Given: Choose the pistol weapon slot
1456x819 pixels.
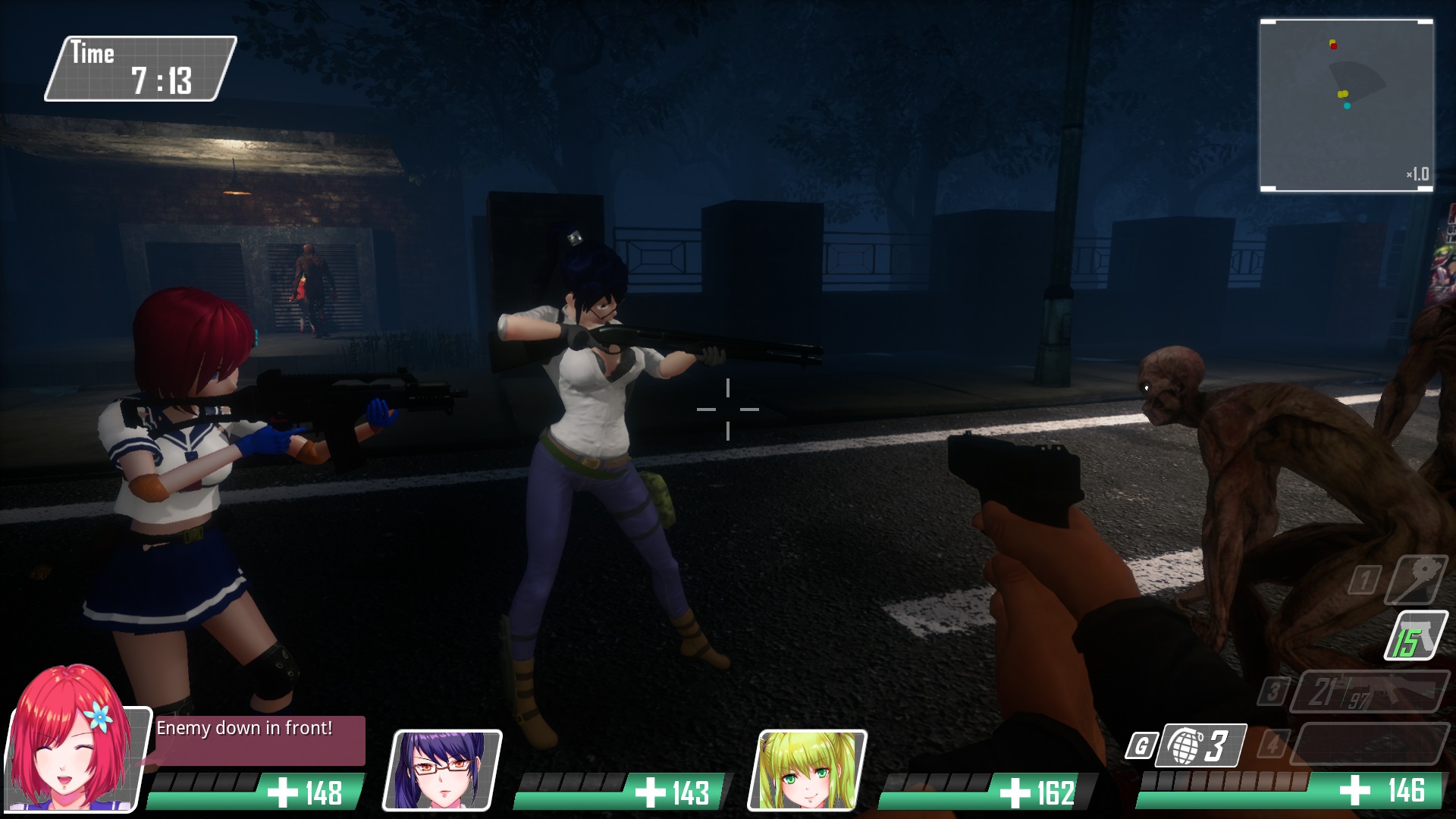Looking at the screenshot, I should 1415,635.
